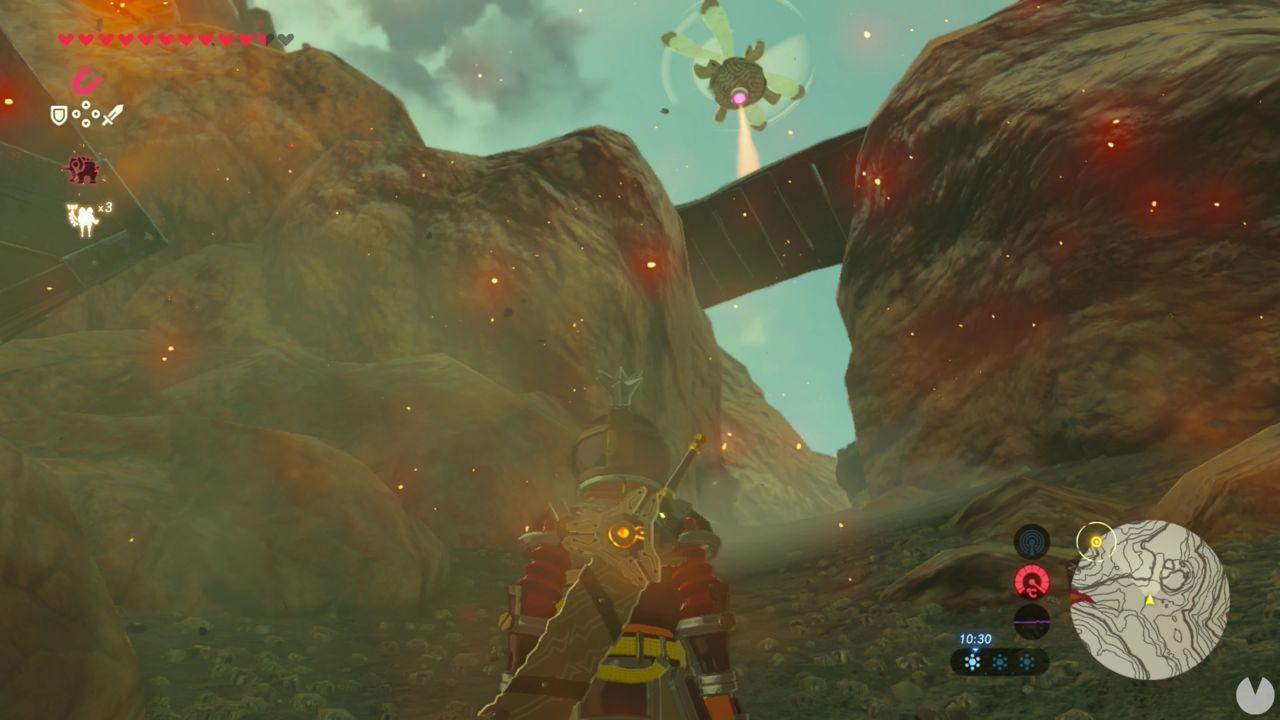This screenshot has width=1280, height=720.
Task: Open the Sheikah Sensor icon above the temperature gauge
Action: [x=1031, y=542]
